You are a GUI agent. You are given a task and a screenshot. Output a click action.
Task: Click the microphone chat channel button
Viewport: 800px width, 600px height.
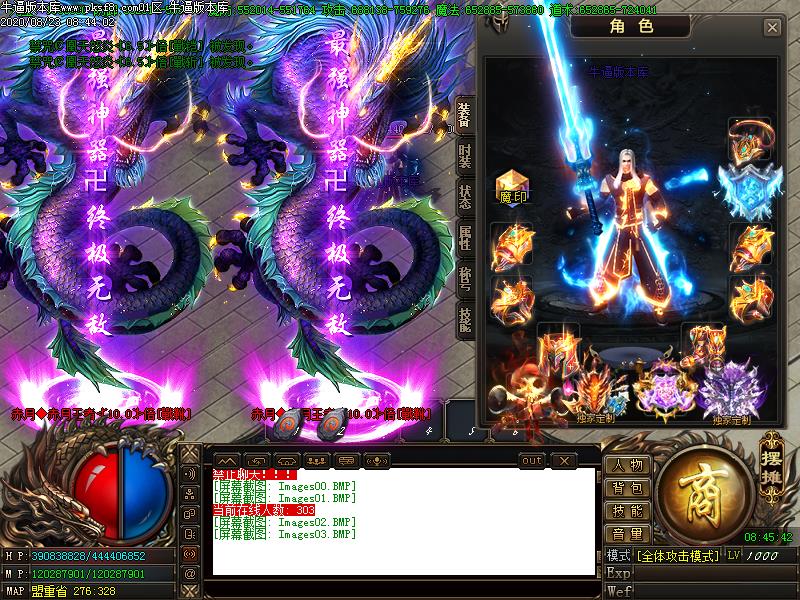pyautogui.click(x=376, y=460)
